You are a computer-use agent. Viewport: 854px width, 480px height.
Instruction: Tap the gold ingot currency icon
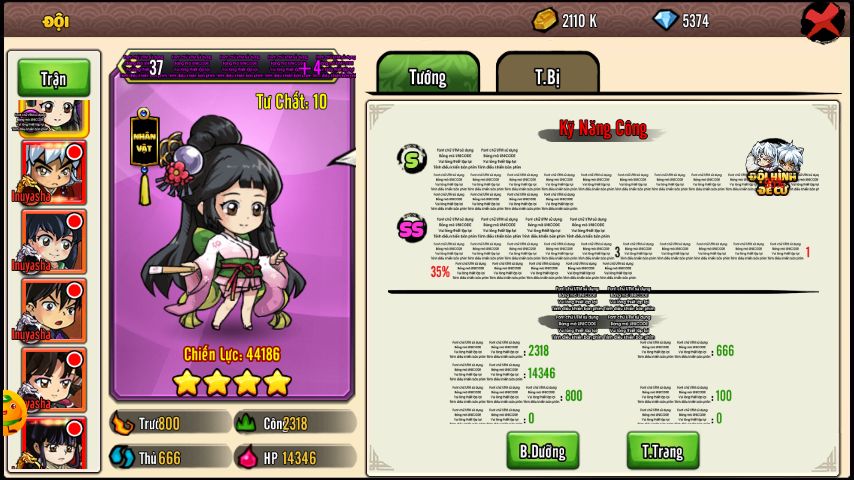point(543,20)
